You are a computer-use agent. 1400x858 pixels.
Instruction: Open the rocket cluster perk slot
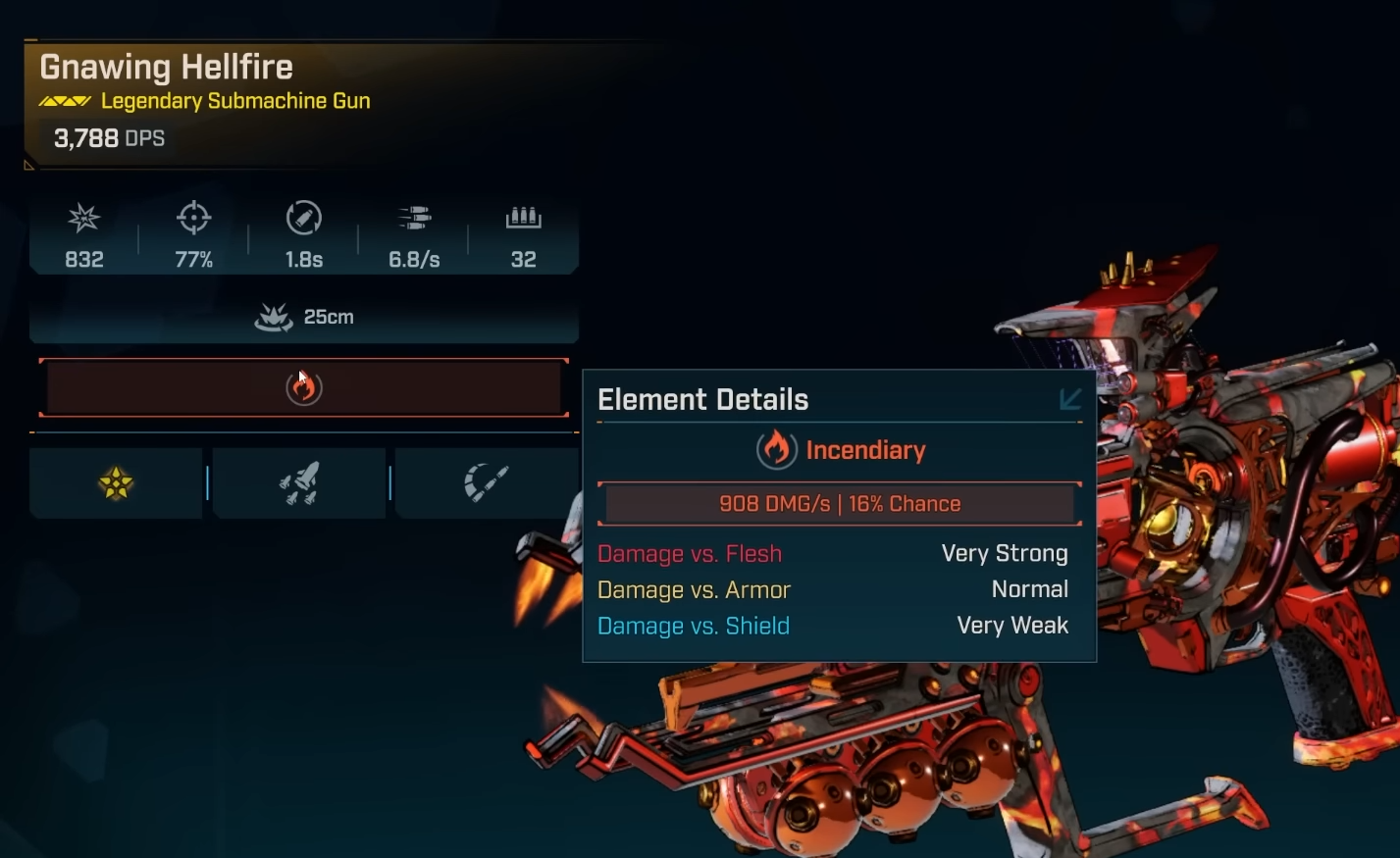click(x=299, y=482)
